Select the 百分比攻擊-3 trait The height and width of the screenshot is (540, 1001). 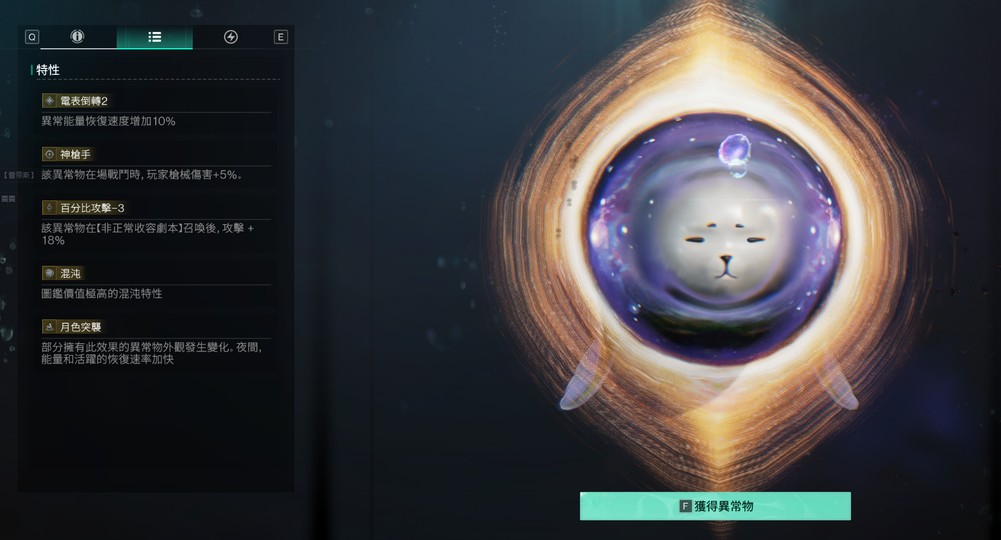click(91, 208)
